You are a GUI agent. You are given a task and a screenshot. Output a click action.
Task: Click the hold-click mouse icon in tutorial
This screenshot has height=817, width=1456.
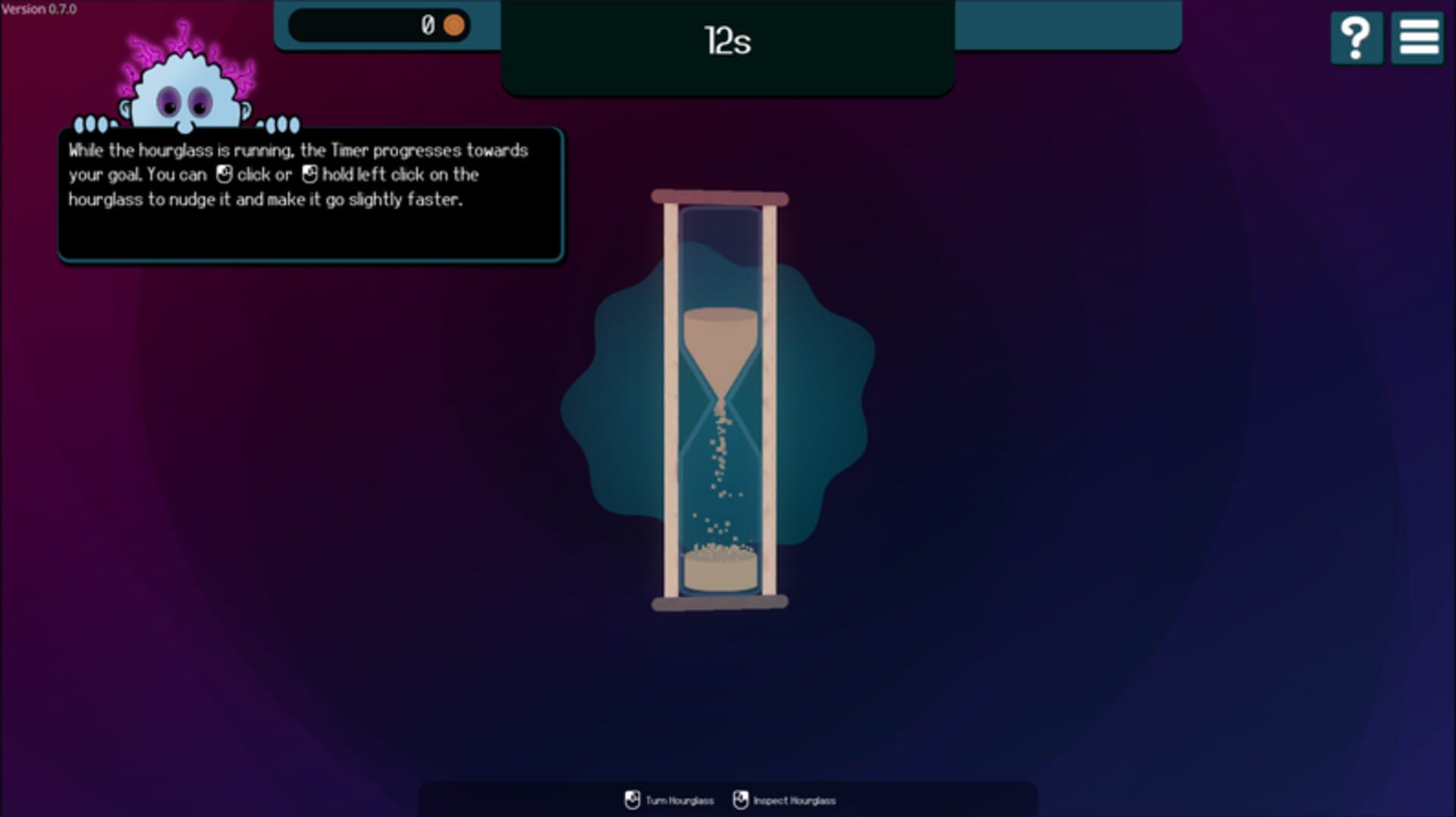click(x=309, y=174)
